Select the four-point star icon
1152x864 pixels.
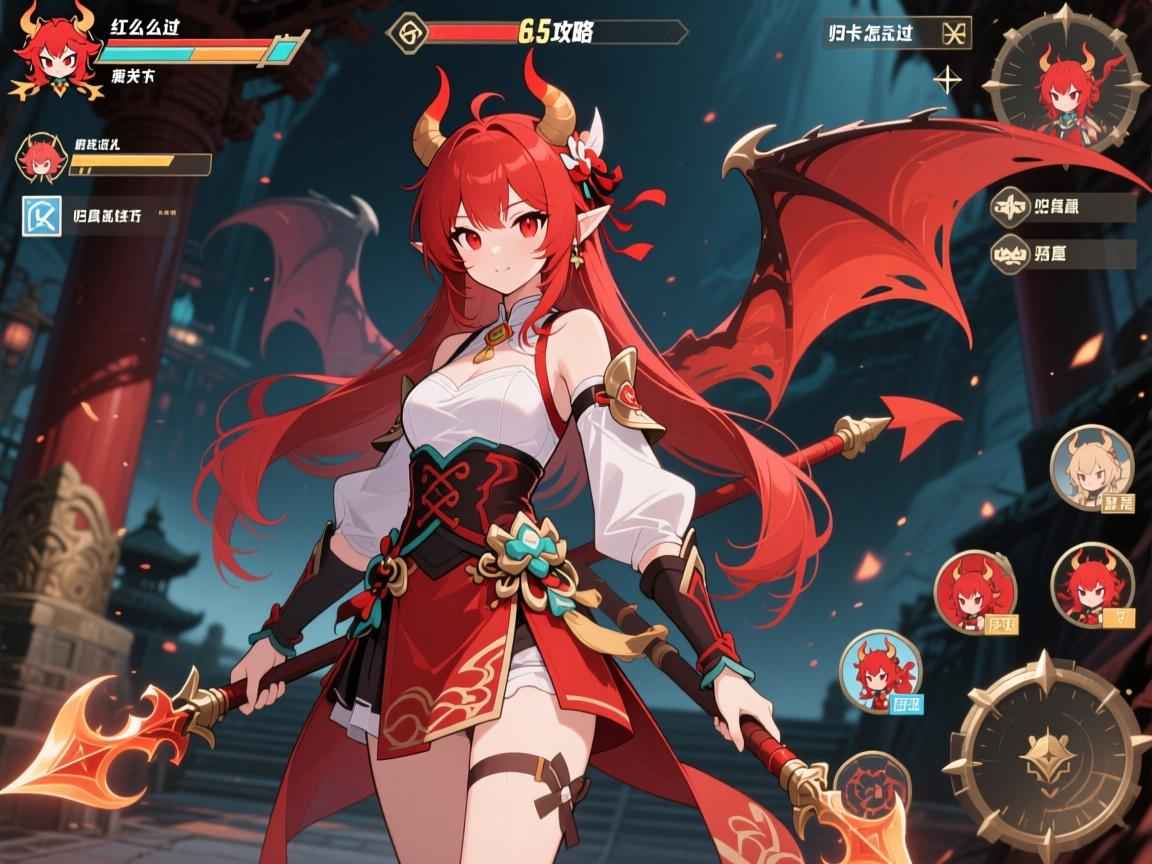point(947,78)
